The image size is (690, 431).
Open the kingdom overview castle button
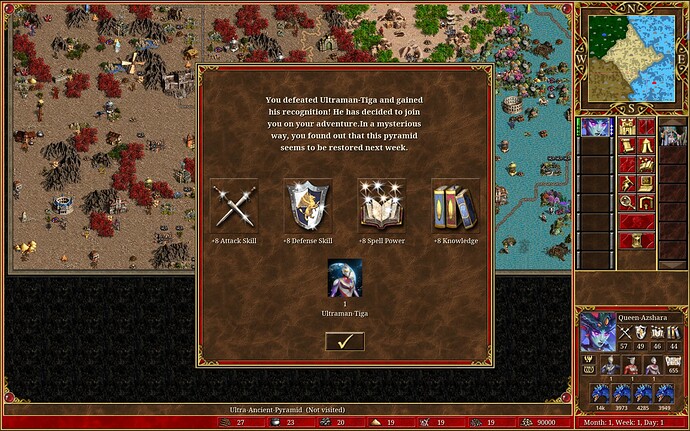(x=628, y=127)
